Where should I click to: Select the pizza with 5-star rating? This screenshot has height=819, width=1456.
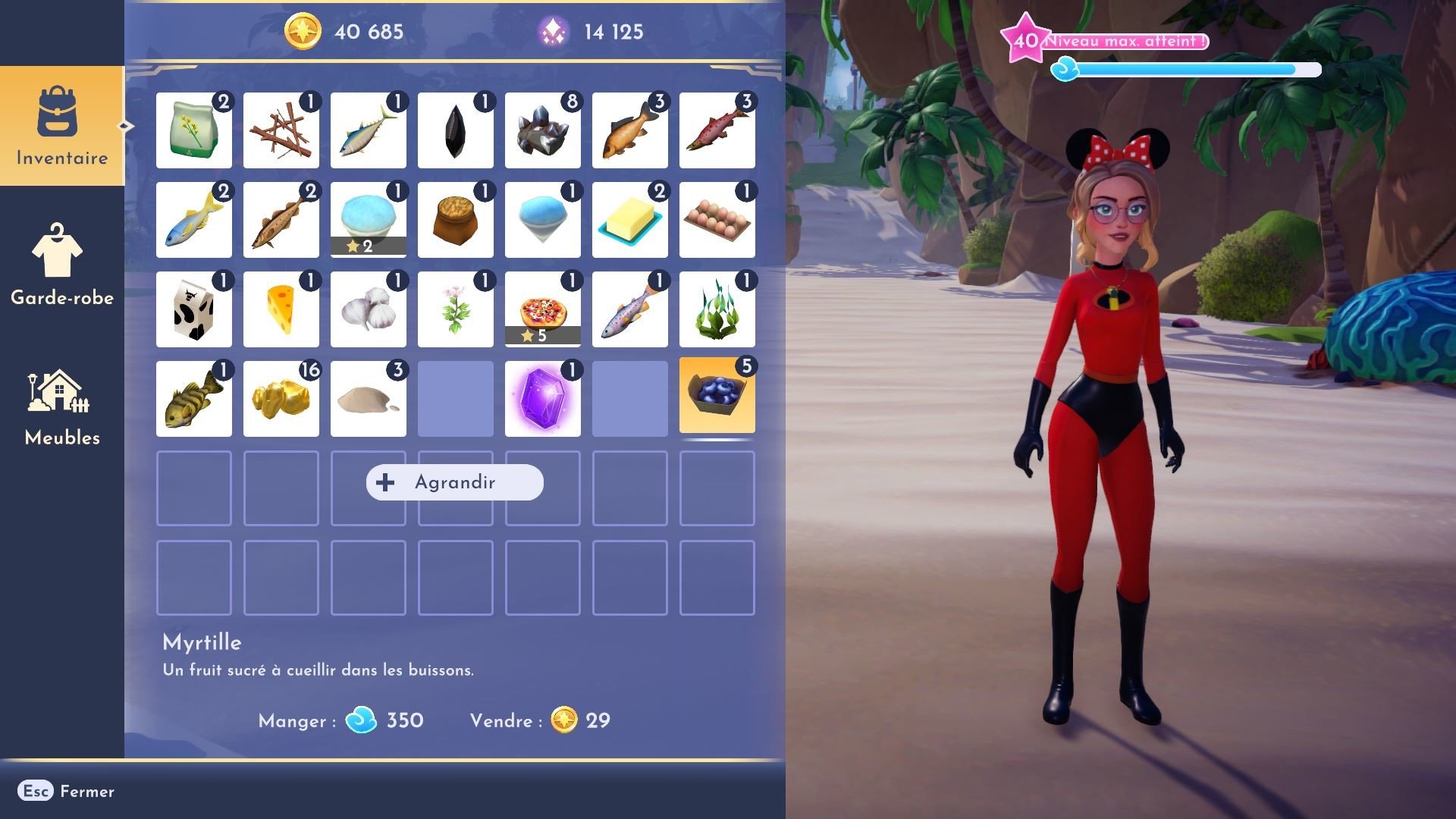pos(542,309)
